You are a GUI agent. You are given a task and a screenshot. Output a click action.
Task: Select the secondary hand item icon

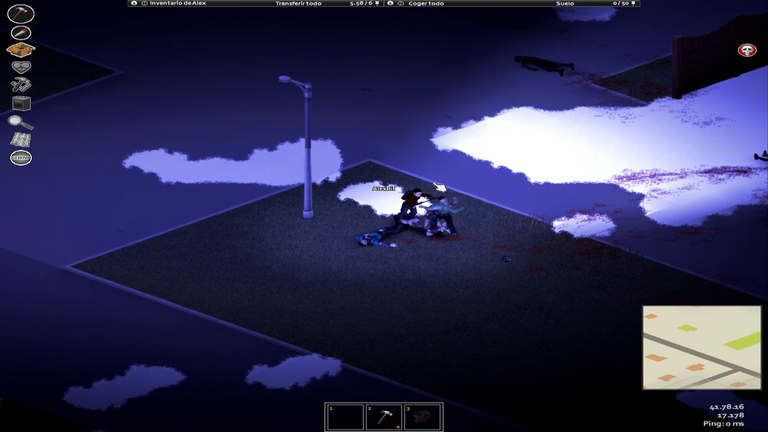(20, 32)
